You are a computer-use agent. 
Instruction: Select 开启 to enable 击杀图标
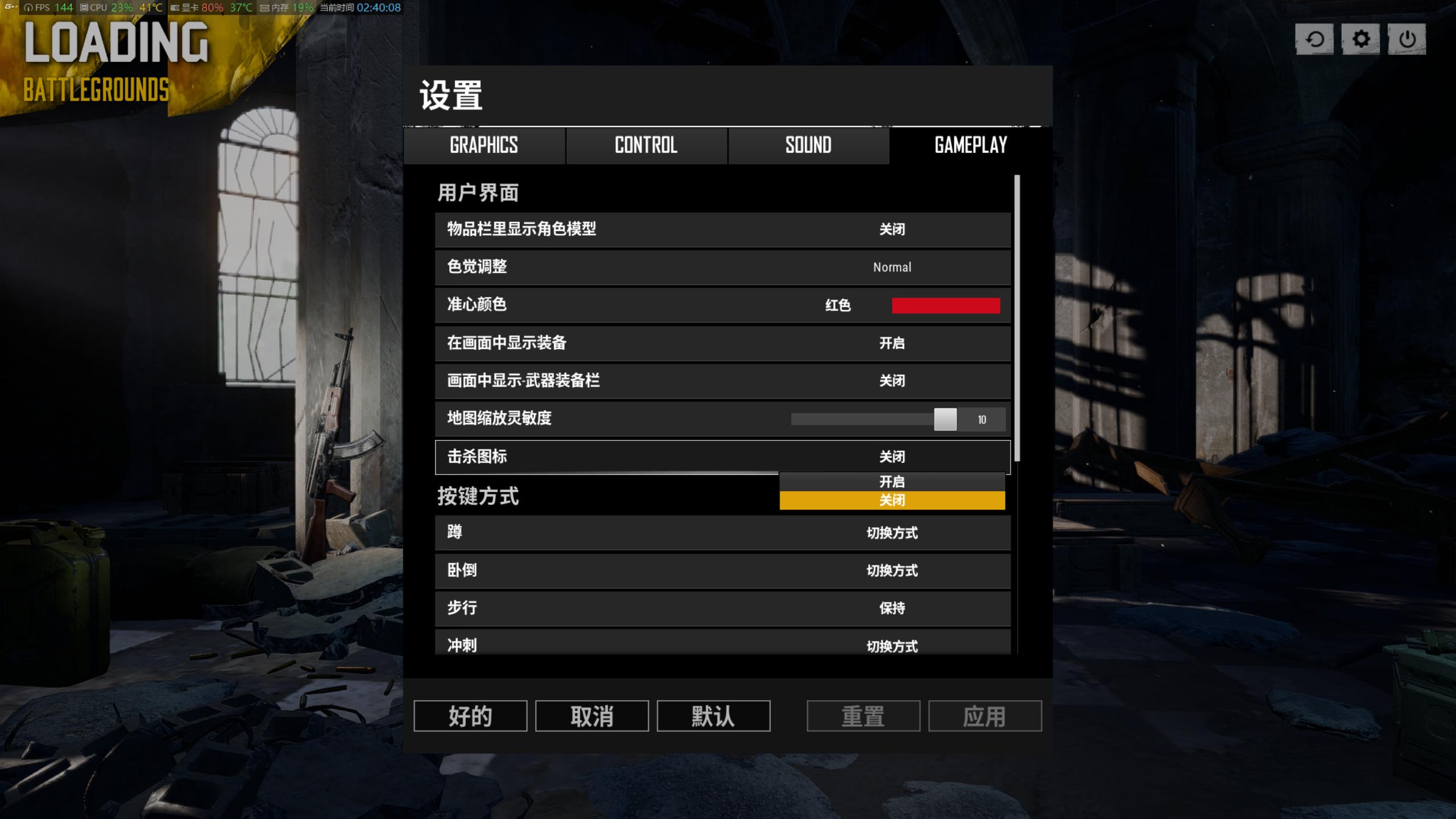click(892, 482)
